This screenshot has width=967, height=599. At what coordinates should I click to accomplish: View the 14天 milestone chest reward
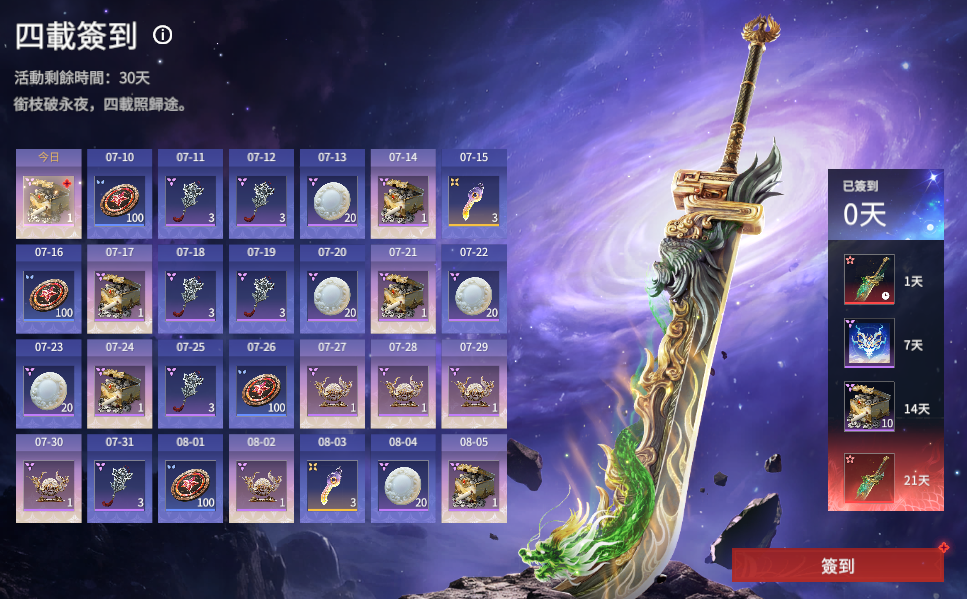869,407
